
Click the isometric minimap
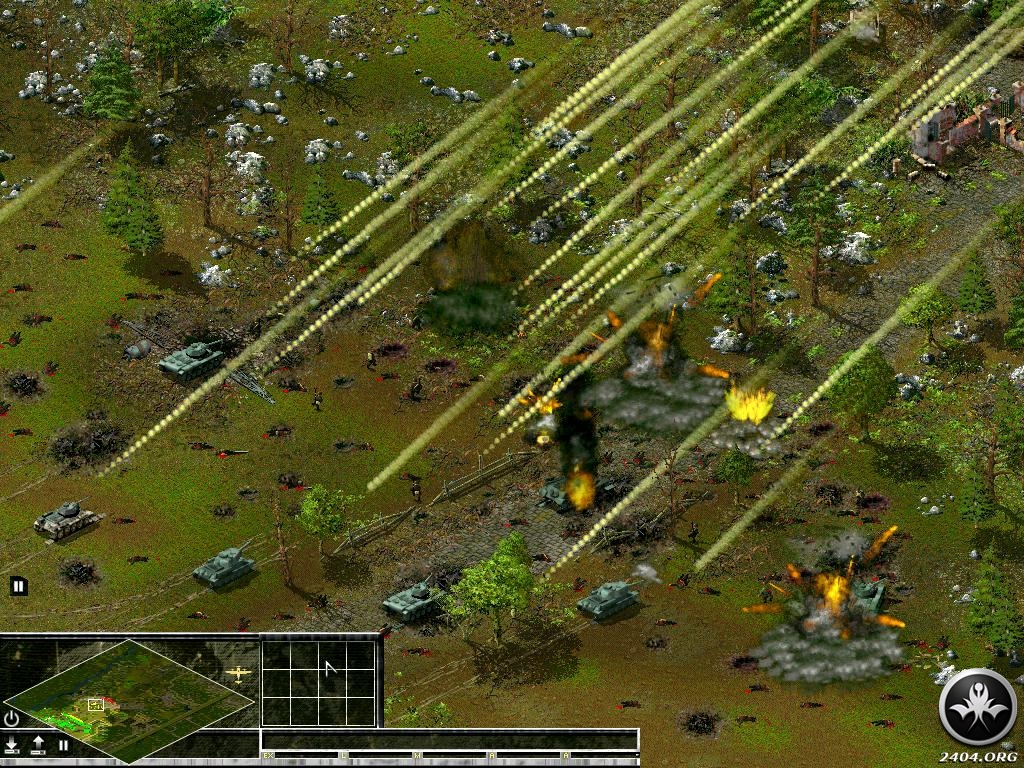[x=130, y=699]
